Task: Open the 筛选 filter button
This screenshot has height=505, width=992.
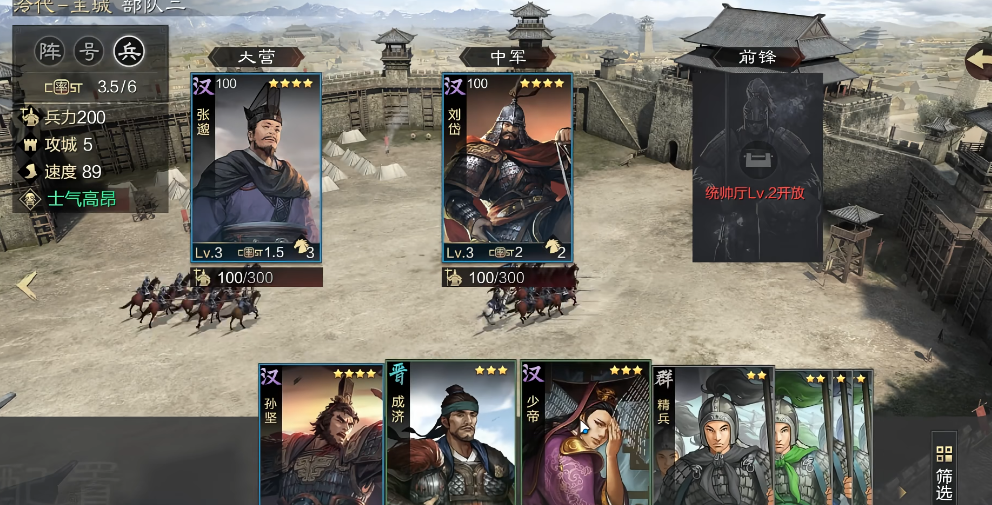Action: [943, 468]
